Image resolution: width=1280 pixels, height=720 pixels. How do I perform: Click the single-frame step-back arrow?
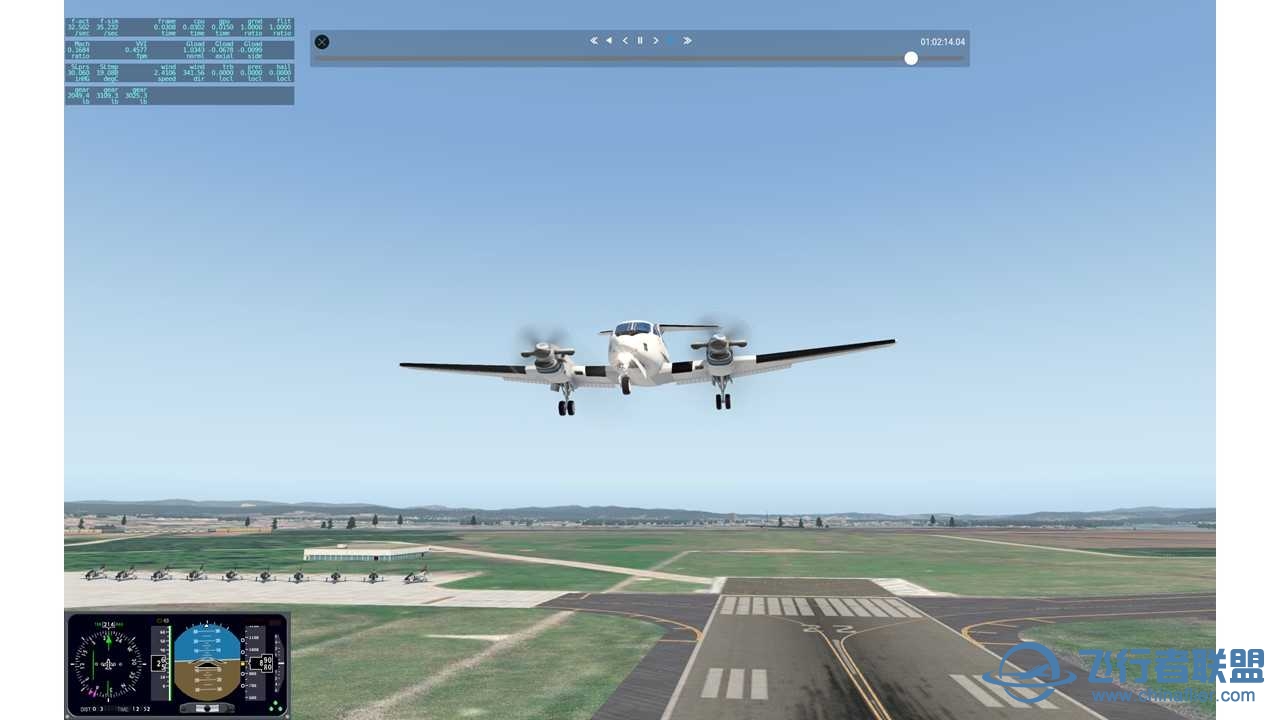[x=625, y=40]
